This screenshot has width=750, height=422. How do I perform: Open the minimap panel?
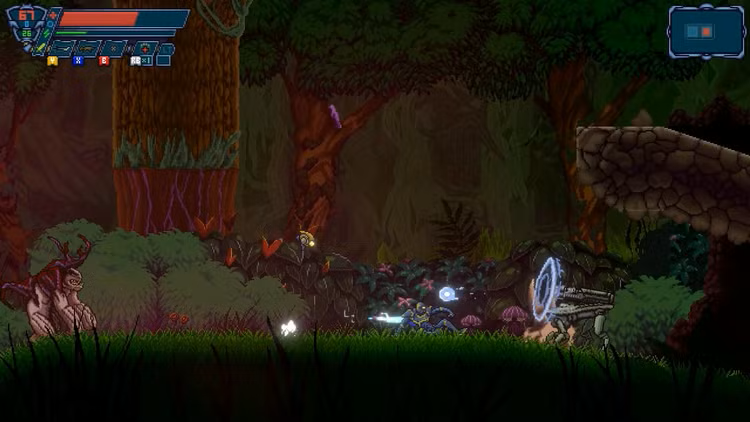point(706,31)
